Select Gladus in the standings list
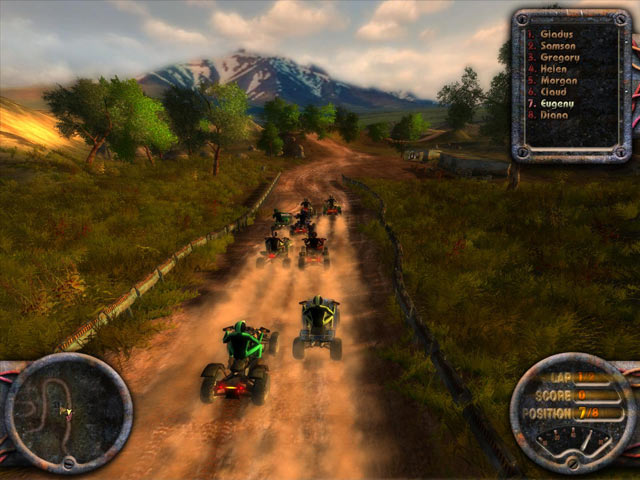640x480 pixels. [556, 32]
